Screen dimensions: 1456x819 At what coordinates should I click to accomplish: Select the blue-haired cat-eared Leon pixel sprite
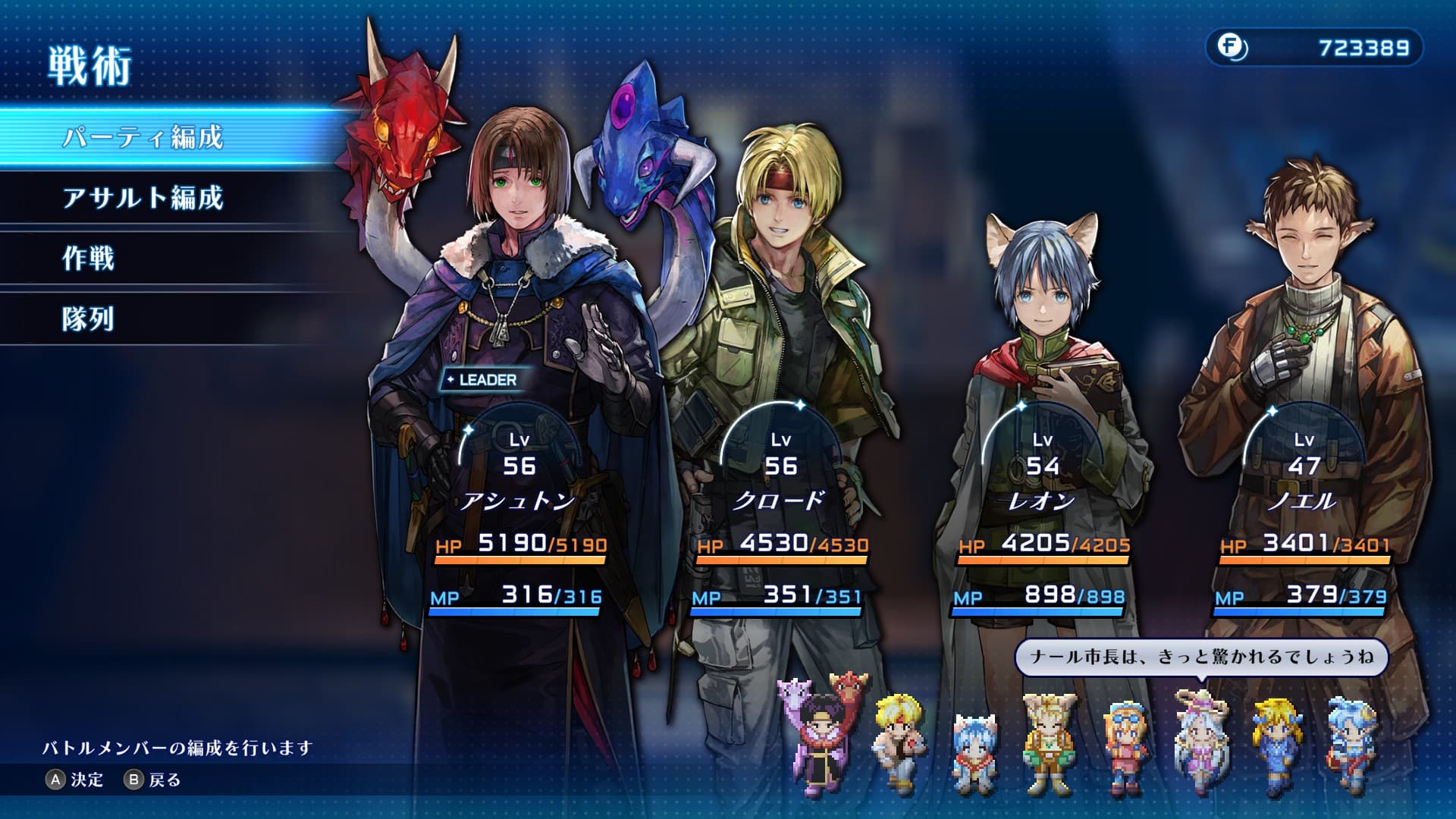click(974, 751)
